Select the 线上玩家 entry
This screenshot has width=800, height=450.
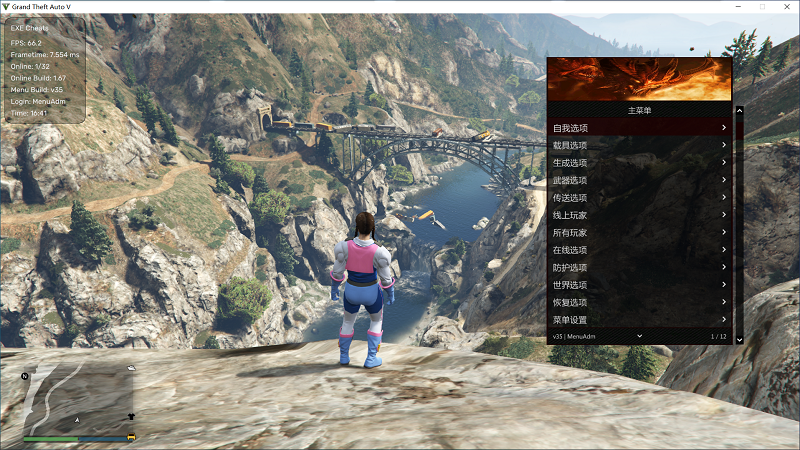tap(640, 215)
